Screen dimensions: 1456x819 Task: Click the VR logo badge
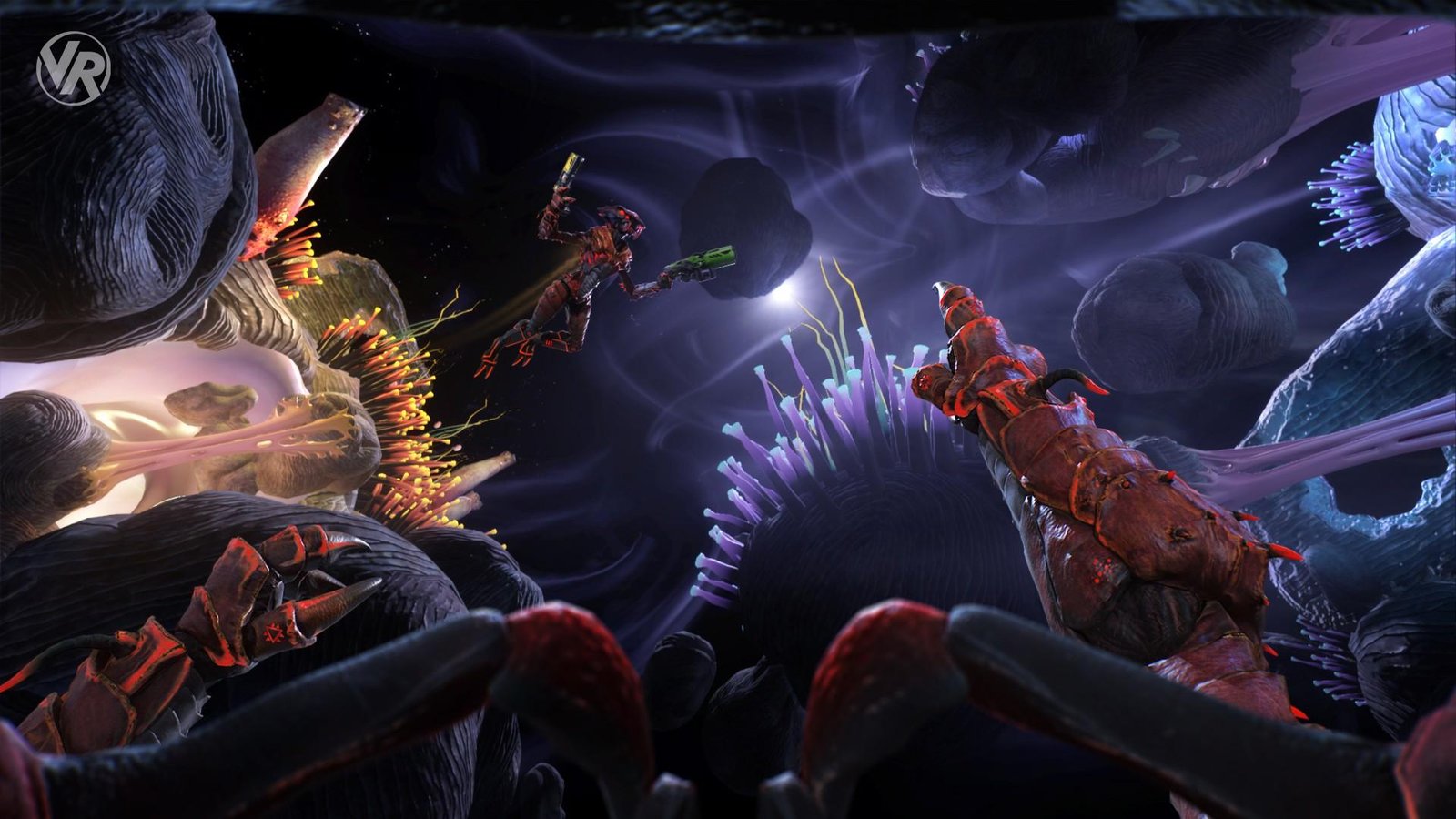[73, 68]
